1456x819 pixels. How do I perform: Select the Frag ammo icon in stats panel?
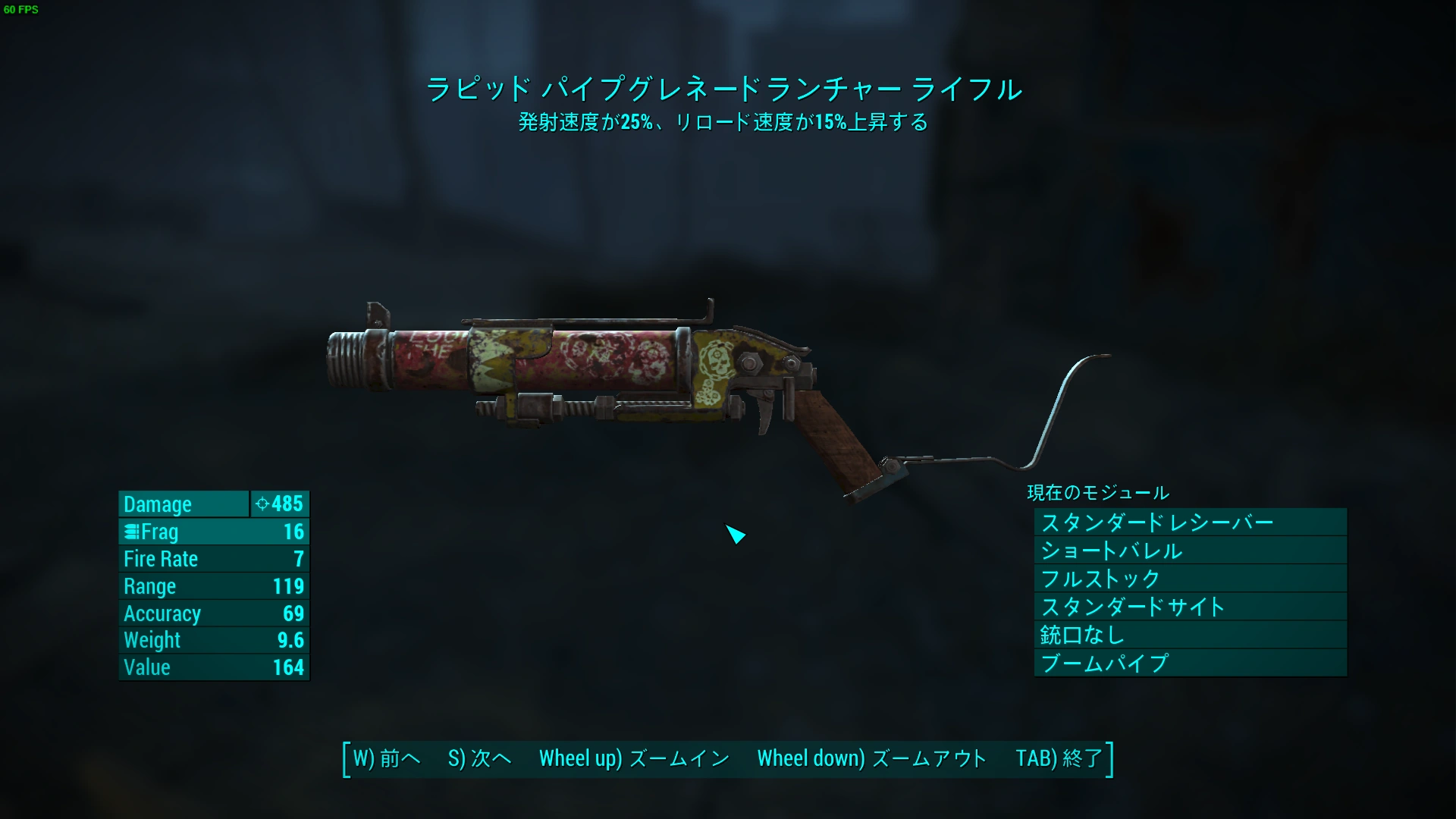click(x=132, y=532)
